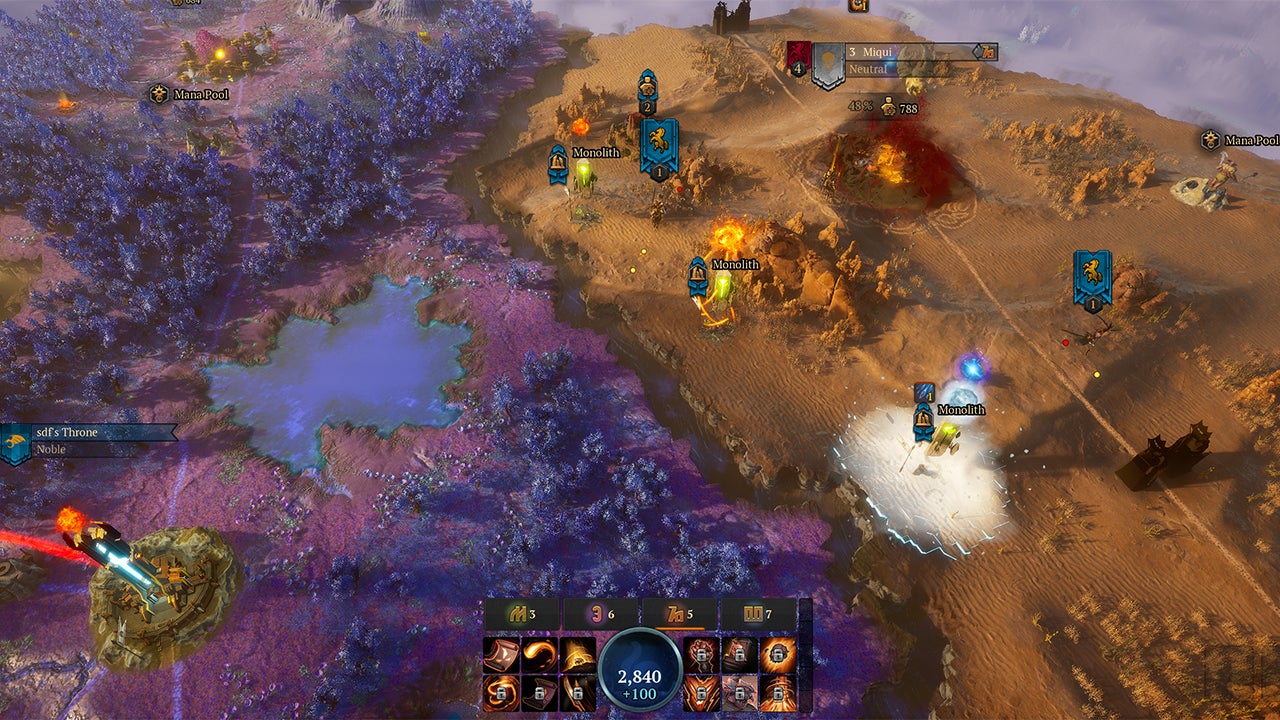The height and width of the screenshot is (720, 1280).
Task: Select the orange rune spell tab
Action: click(x=679, y=613)
